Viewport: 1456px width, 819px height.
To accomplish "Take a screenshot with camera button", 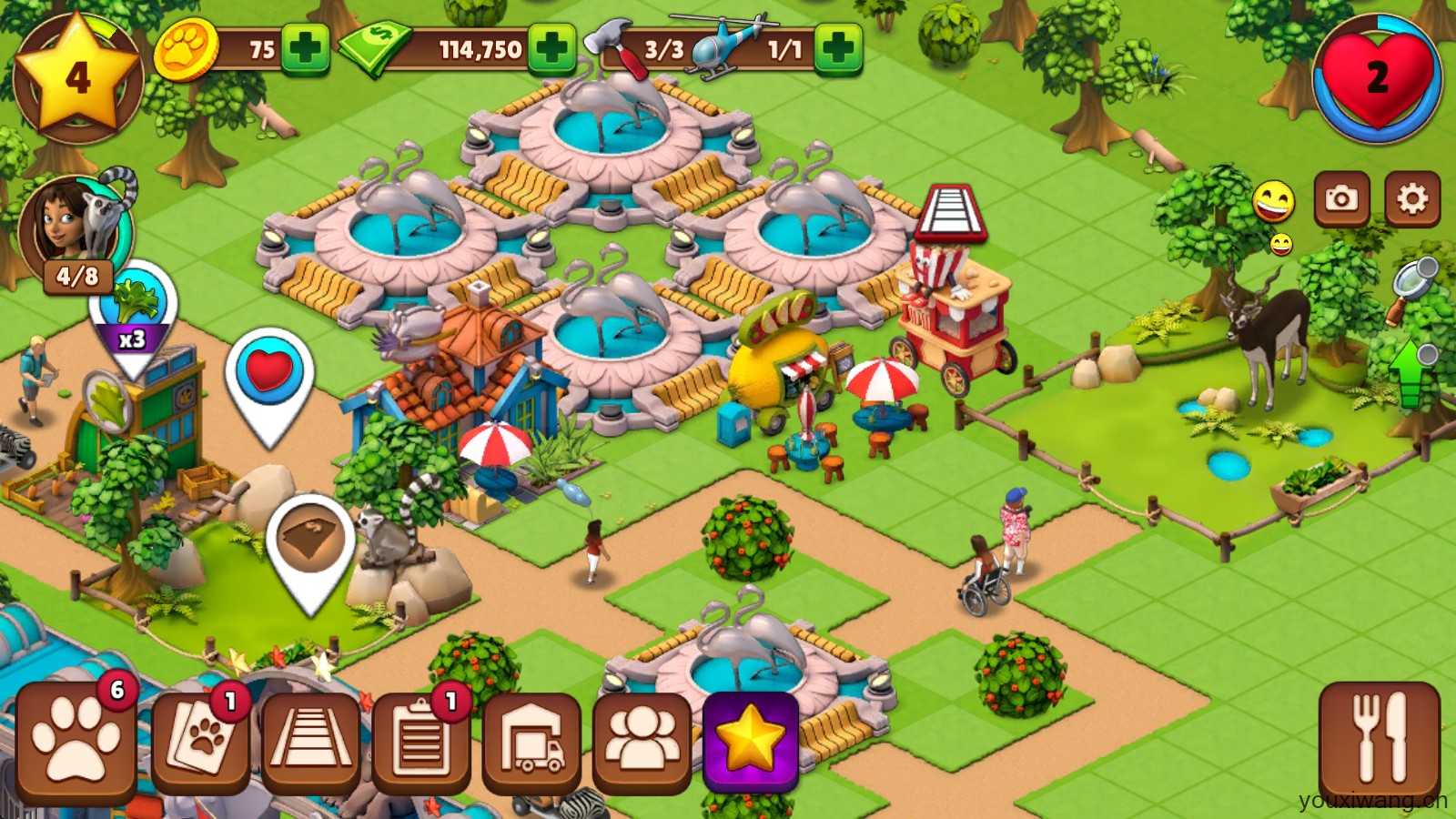I will pyautogui.click(x=1341, y=198).
